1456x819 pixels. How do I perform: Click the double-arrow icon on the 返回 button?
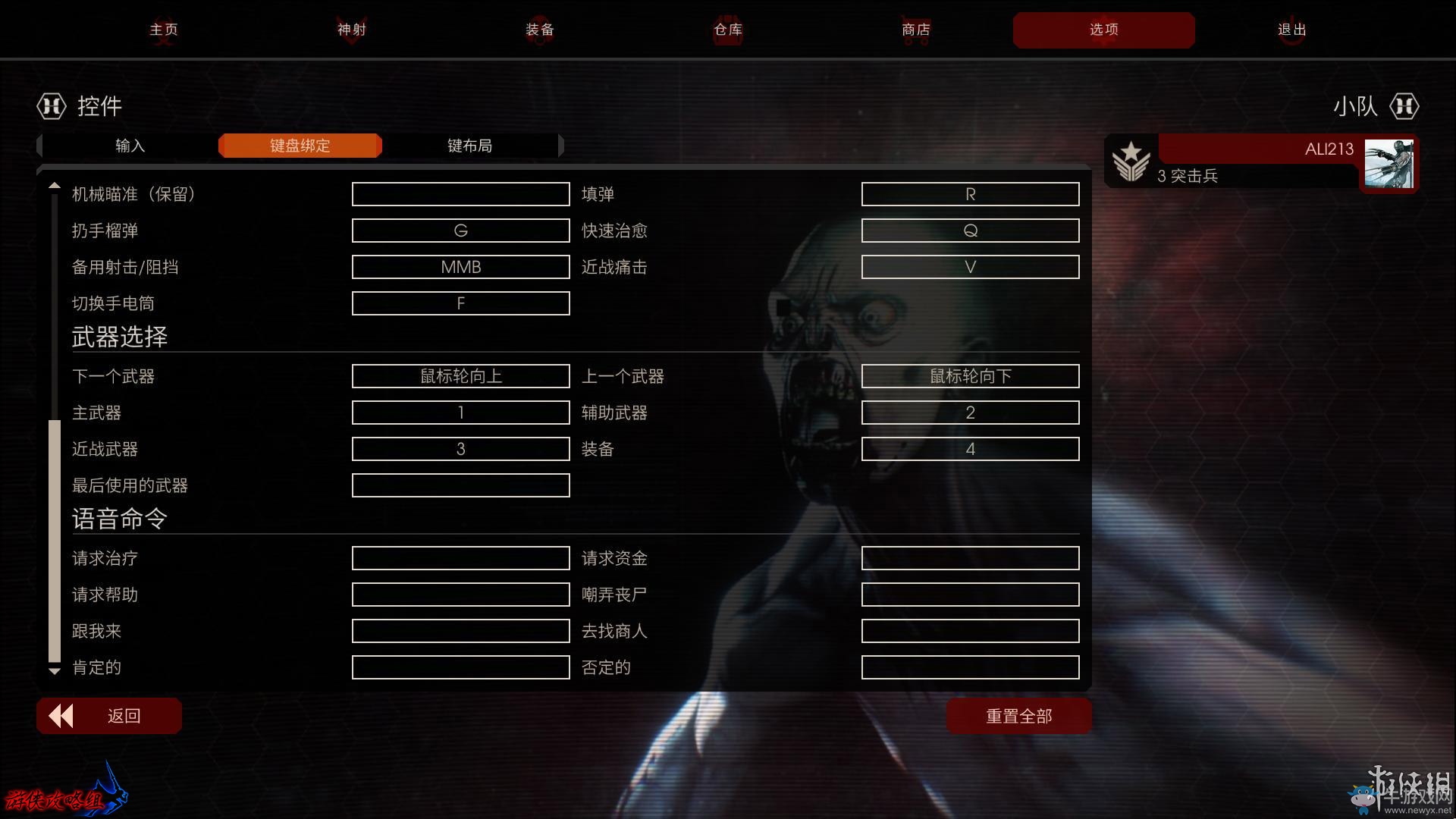(62, 715)
